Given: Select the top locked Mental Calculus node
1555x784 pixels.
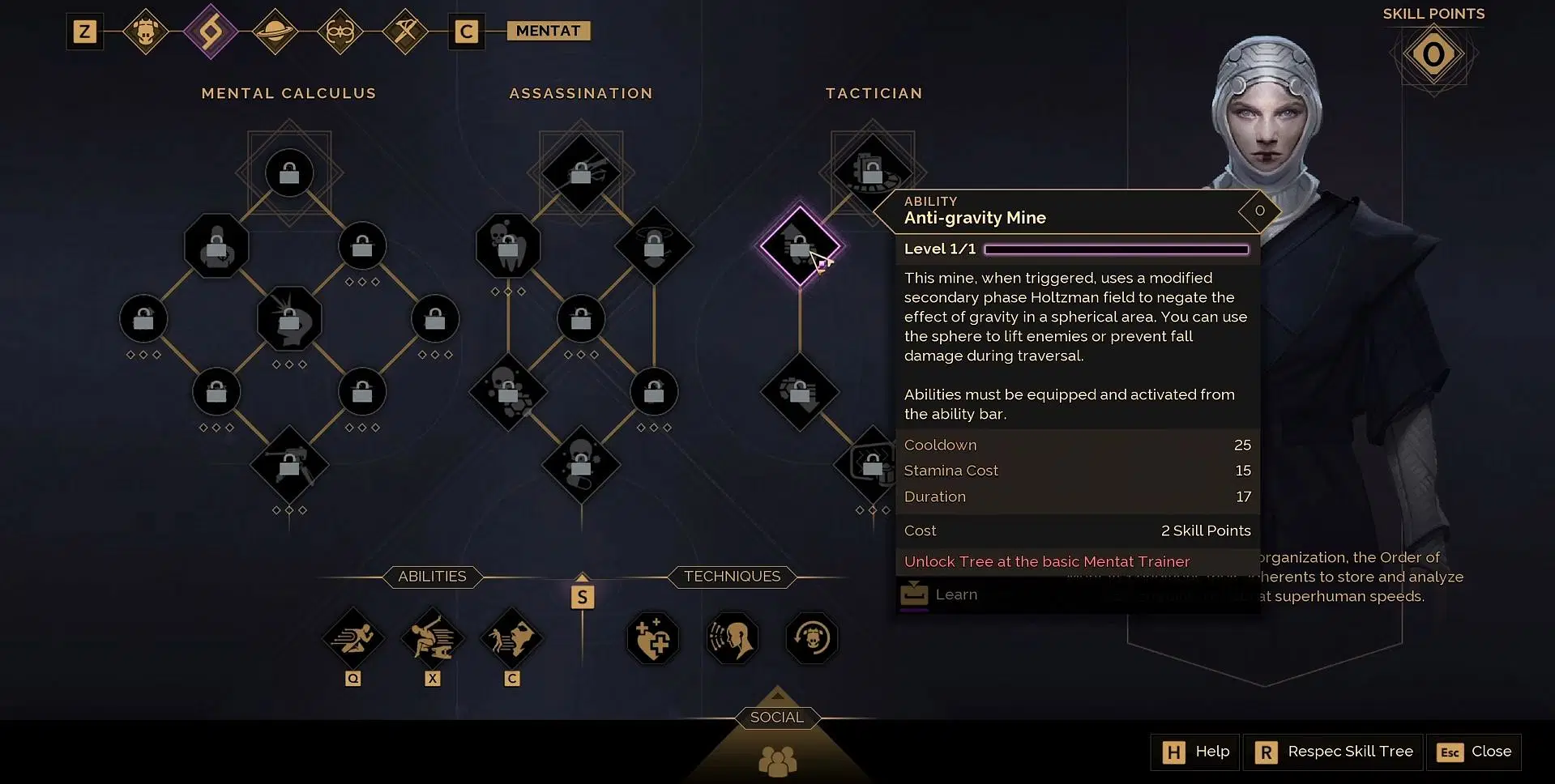Looking at the screenshot, I should tap(289, 173).
